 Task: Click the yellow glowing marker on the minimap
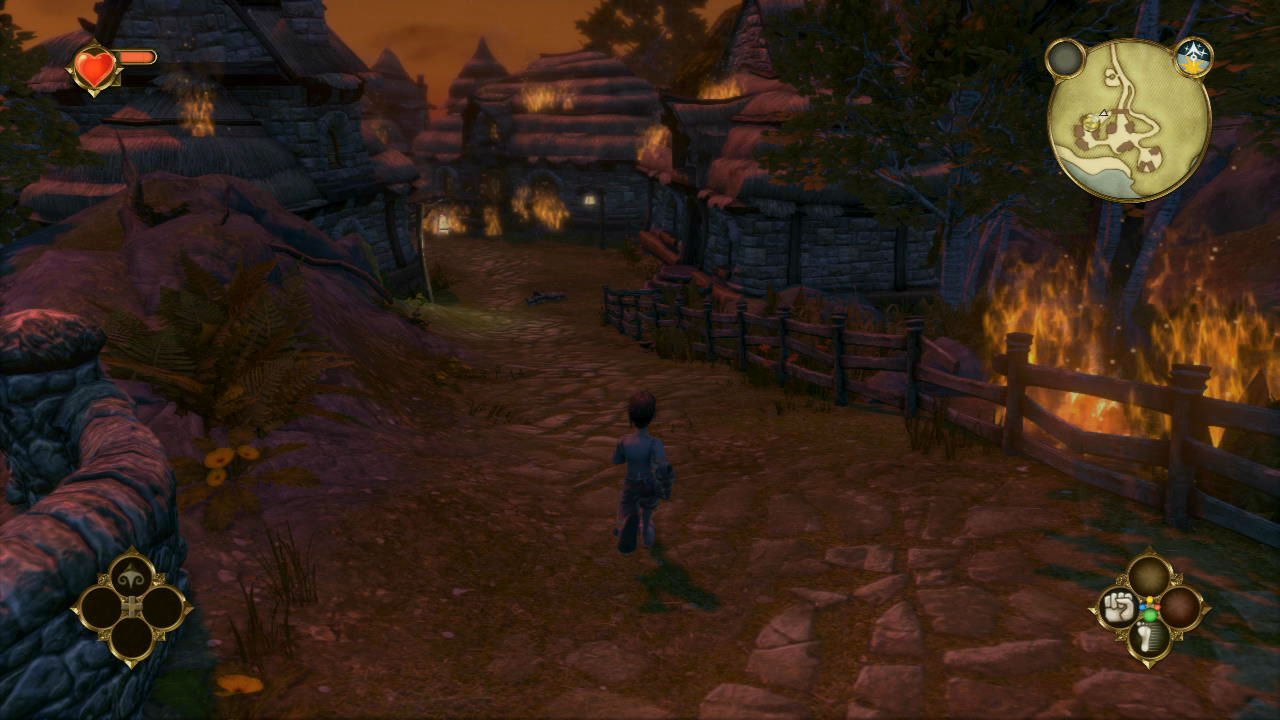point(1091,122)
